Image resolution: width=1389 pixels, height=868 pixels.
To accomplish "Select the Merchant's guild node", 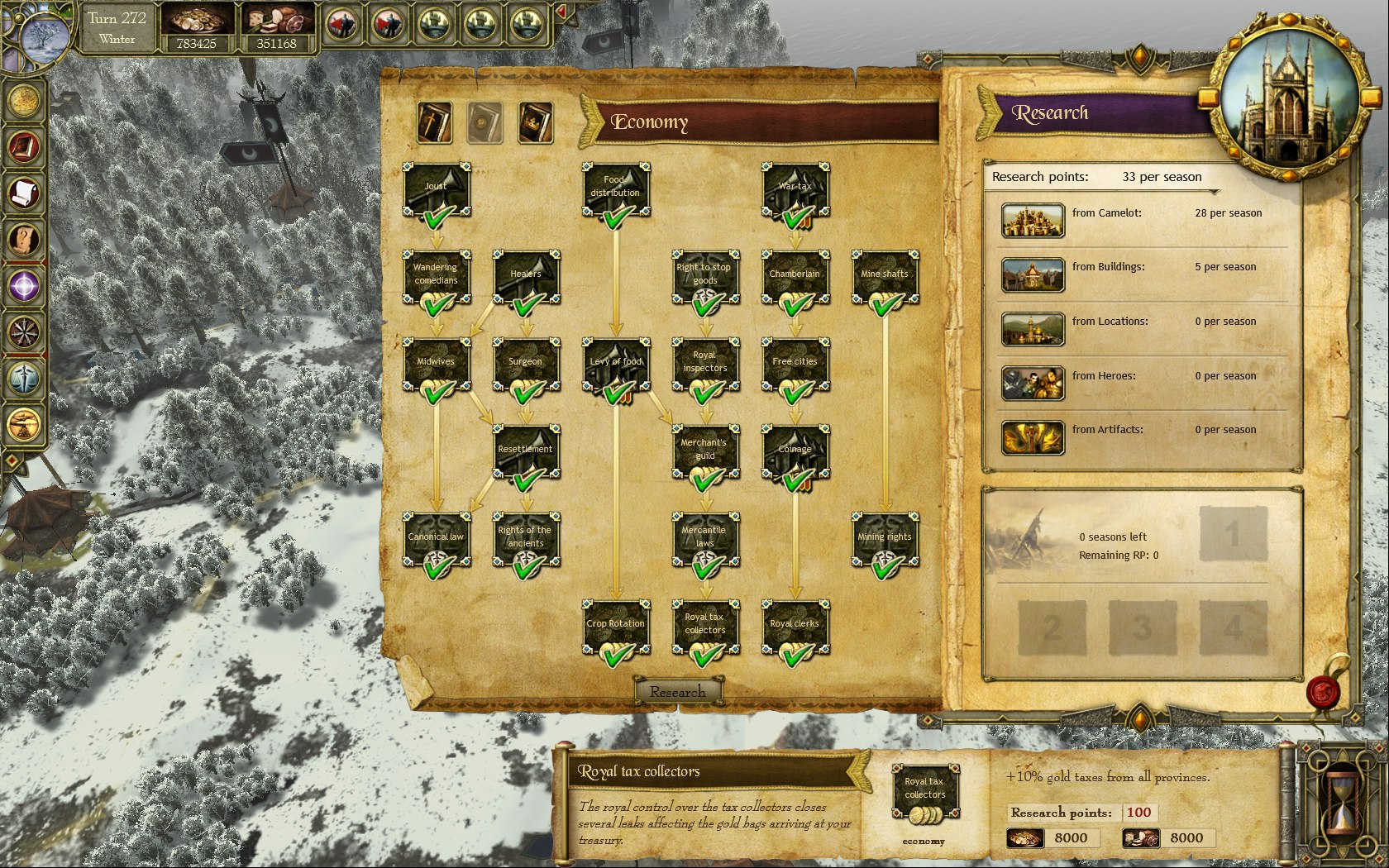I will click(x=705, y=452).
